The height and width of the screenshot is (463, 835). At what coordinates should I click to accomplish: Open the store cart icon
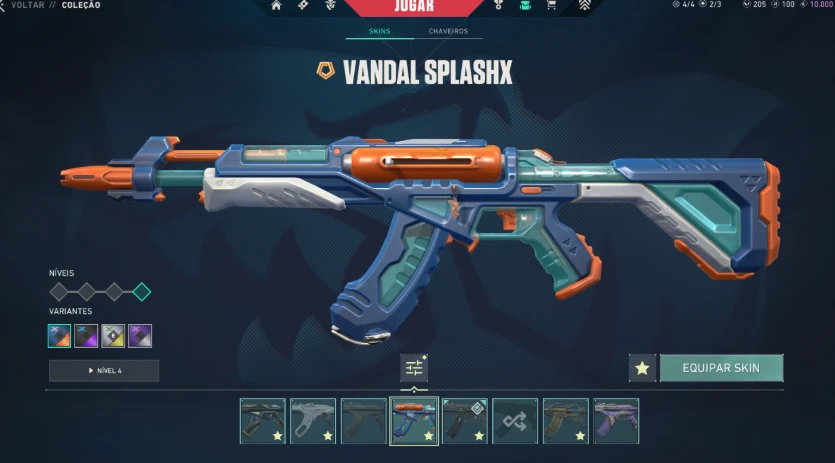[x=551, y=6]
